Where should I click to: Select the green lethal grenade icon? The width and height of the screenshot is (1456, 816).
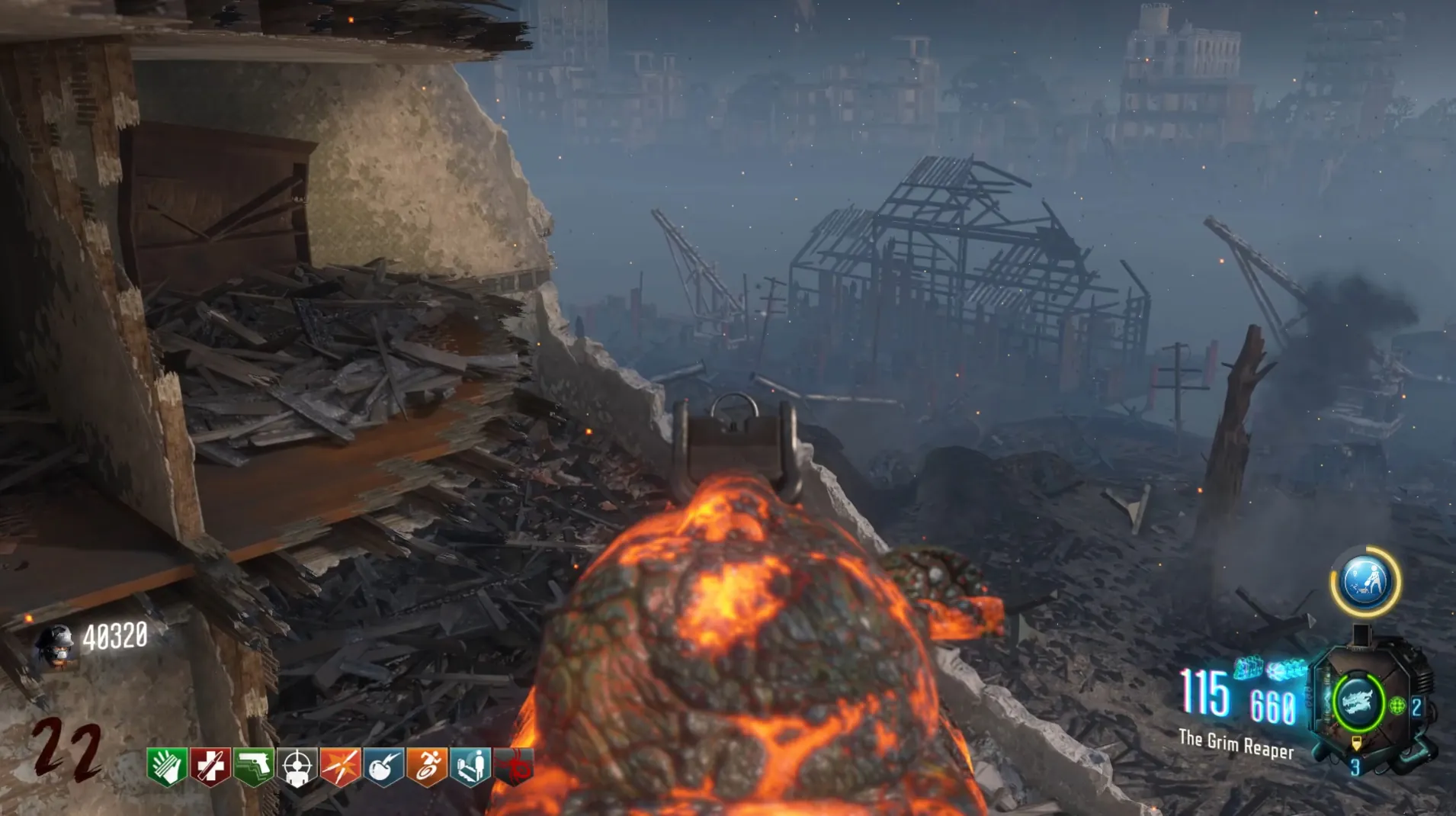[x=1397, y=706]
